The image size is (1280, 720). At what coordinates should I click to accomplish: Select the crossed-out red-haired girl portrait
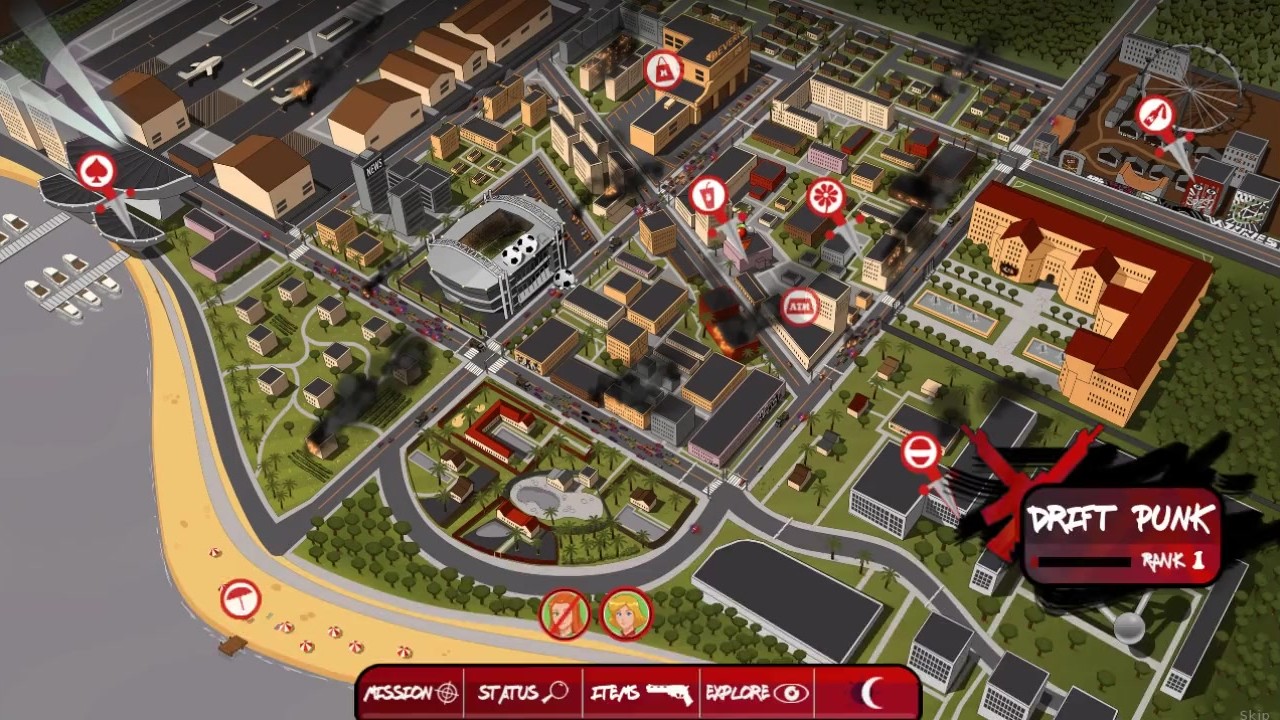point(565,613)
